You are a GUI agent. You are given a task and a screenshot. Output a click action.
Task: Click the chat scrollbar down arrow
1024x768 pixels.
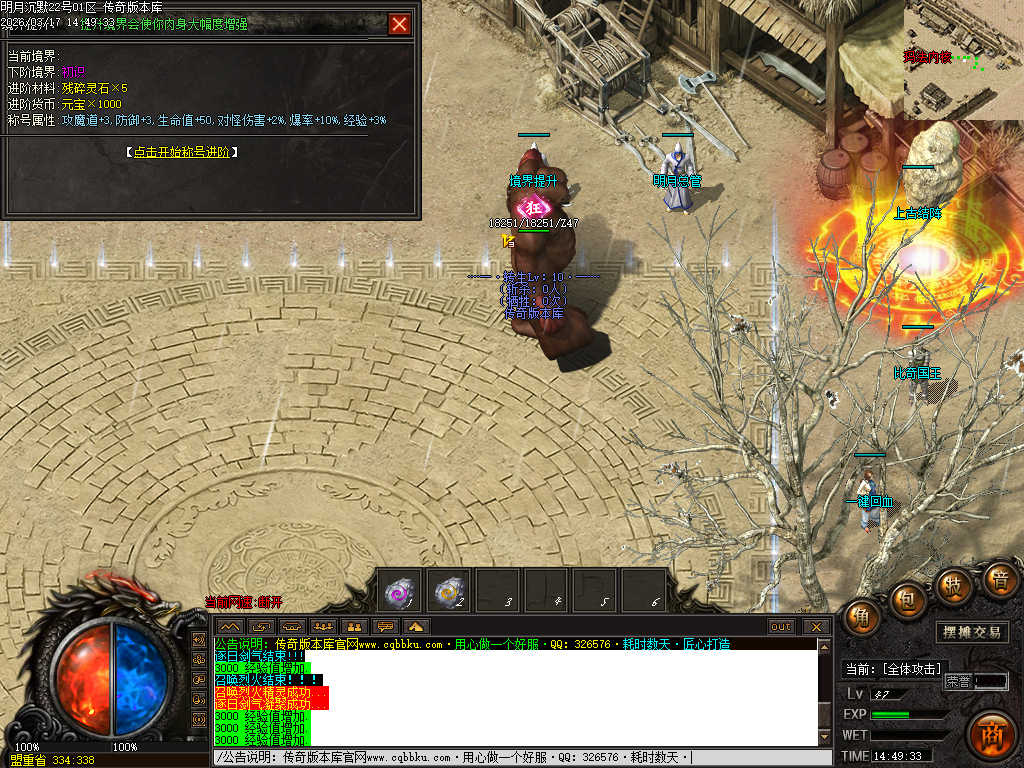[824, 738]
